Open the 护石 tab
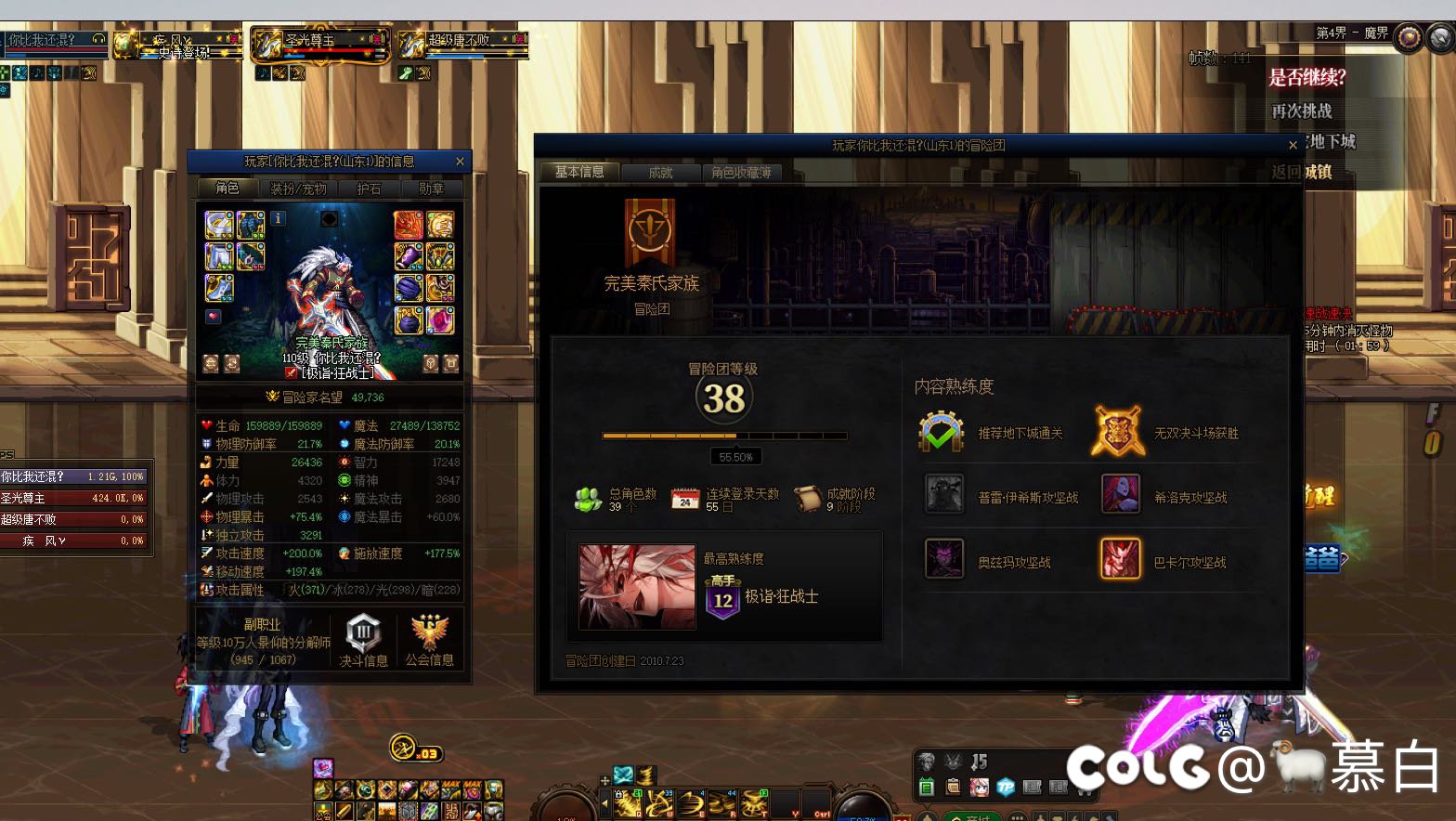This screenshot has height=821, width=1456. click(x=369, y=189)
